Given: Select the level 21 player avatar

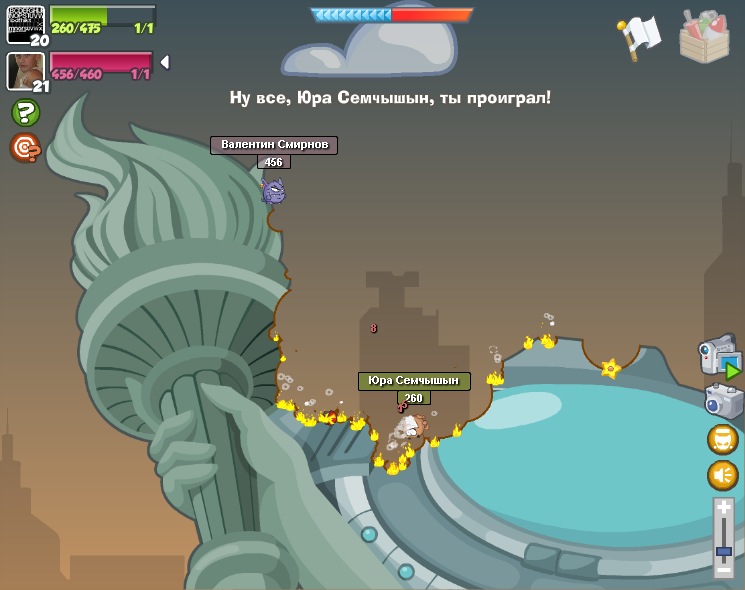Looking at the screenshot, I should [25, 70].
